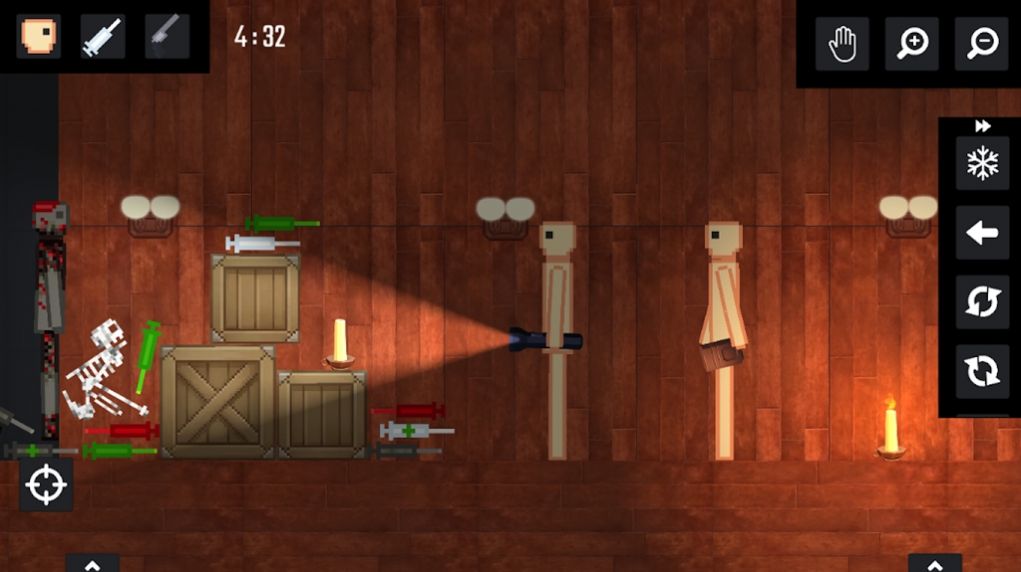Zoom in with the magnifier plus button
This screenshot has height=572, width=1021.
[x=912, y=43]
